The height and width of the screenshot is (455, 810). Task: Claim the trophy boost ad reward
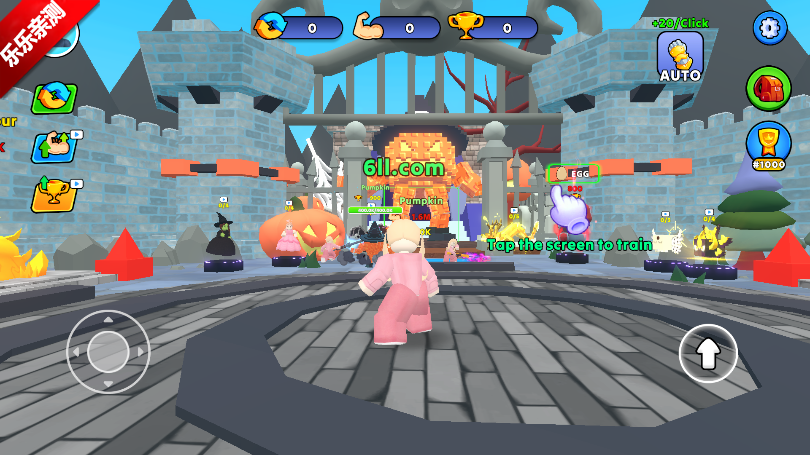click(55, 193)
